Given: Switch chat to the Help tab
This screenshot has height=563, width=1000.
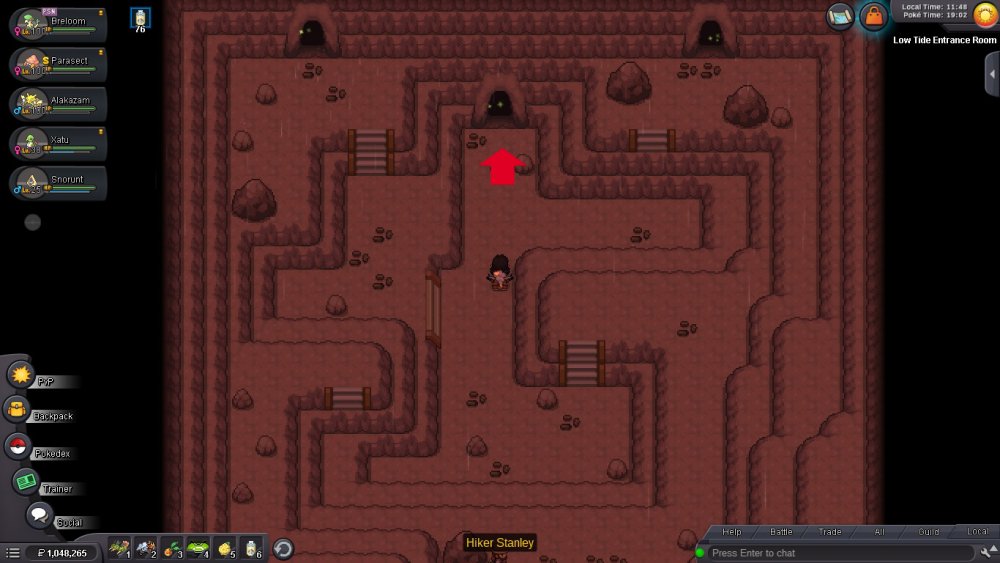Looking at the screenshot, I should click(732, 532).
